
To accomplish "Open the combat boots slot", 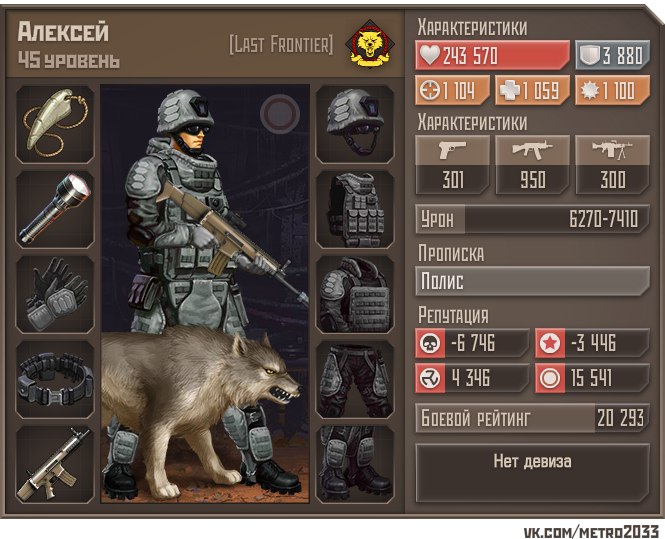I will click(x=355, y=463).
